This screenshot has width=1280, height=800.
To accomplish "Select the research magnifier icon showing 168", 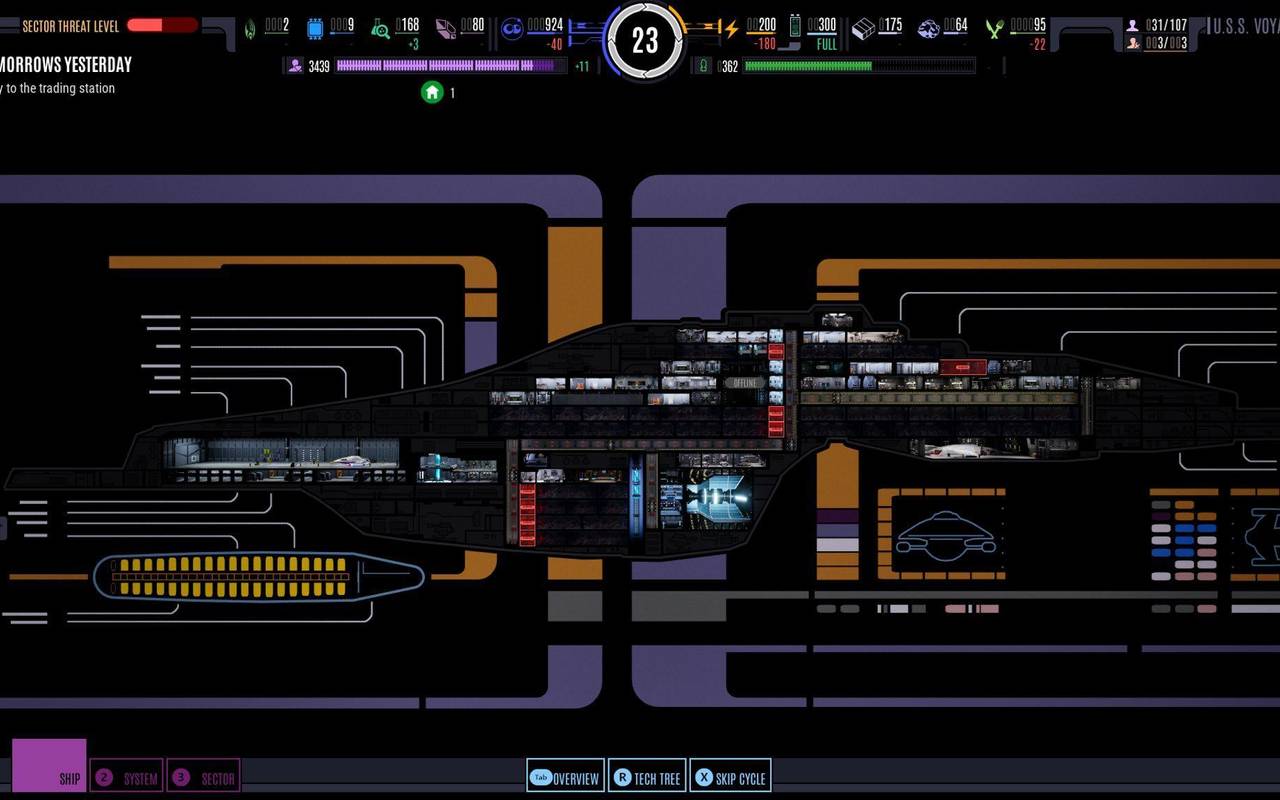I will (382, 25).
